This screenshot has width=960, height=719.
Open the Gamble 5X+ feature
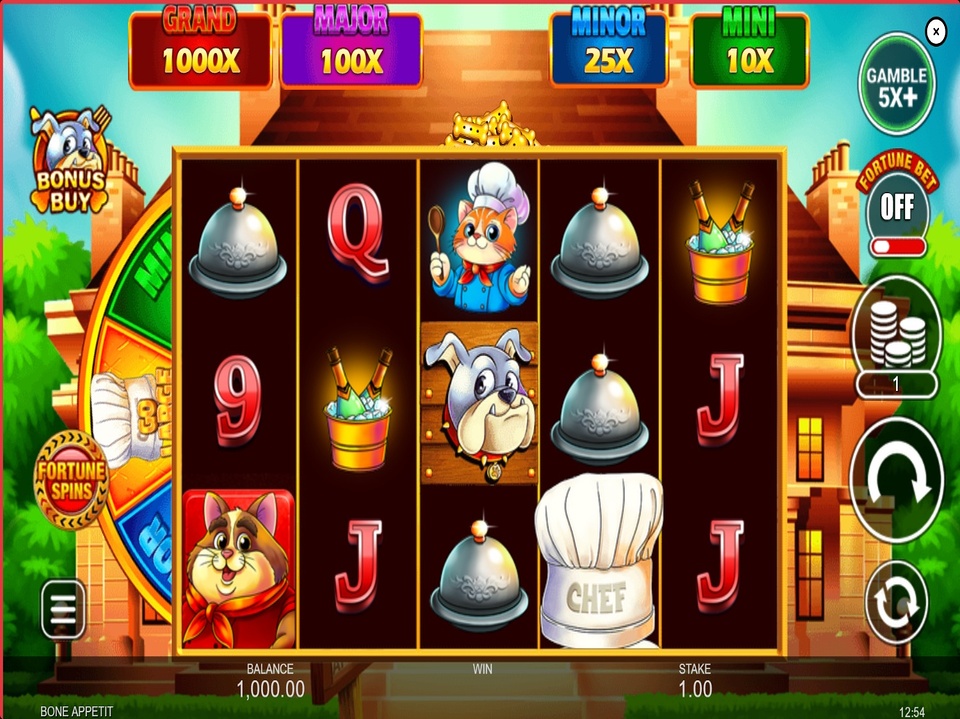896,84
